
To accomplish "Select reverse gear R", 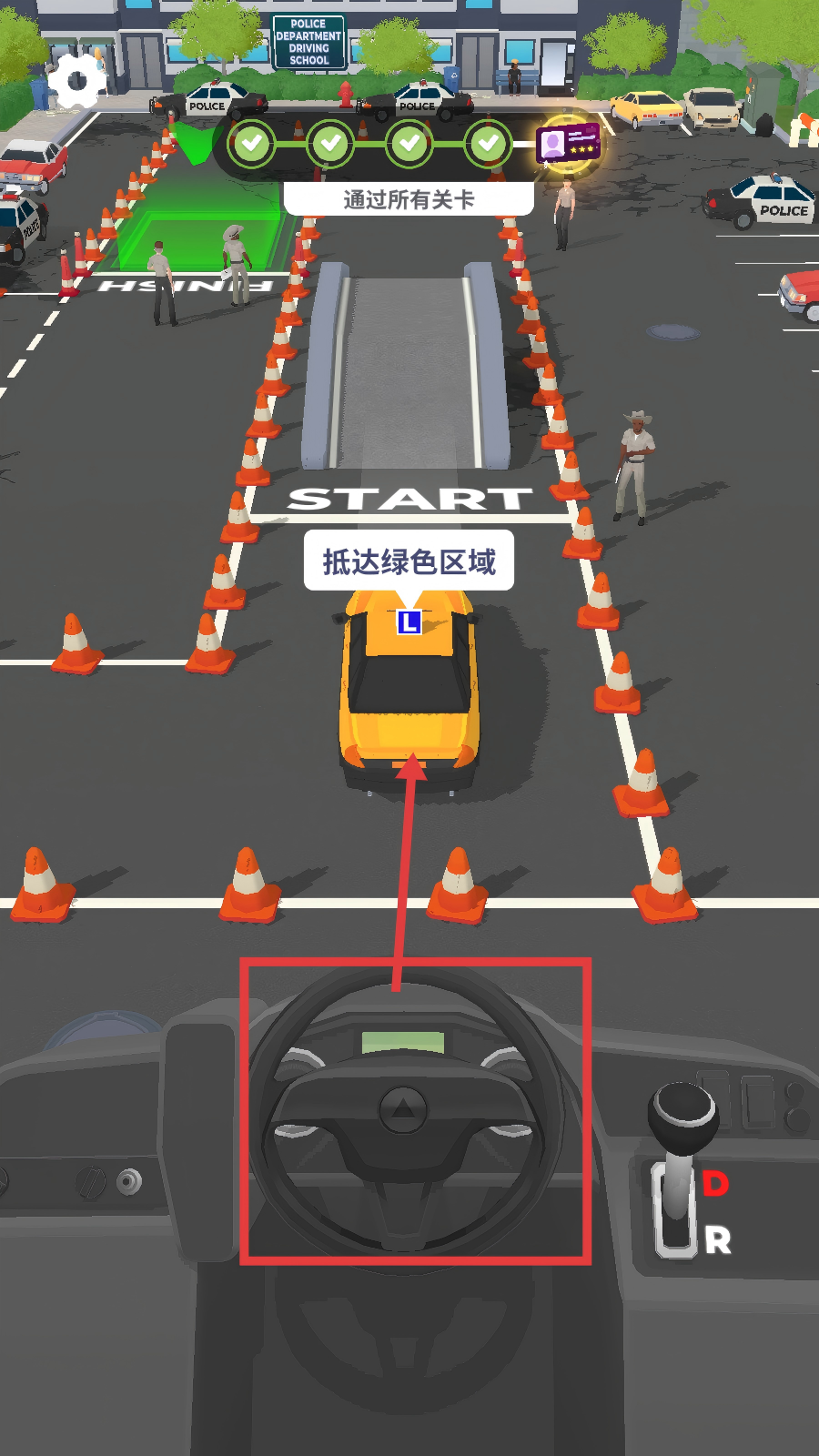I will [x=717, y=1239].
